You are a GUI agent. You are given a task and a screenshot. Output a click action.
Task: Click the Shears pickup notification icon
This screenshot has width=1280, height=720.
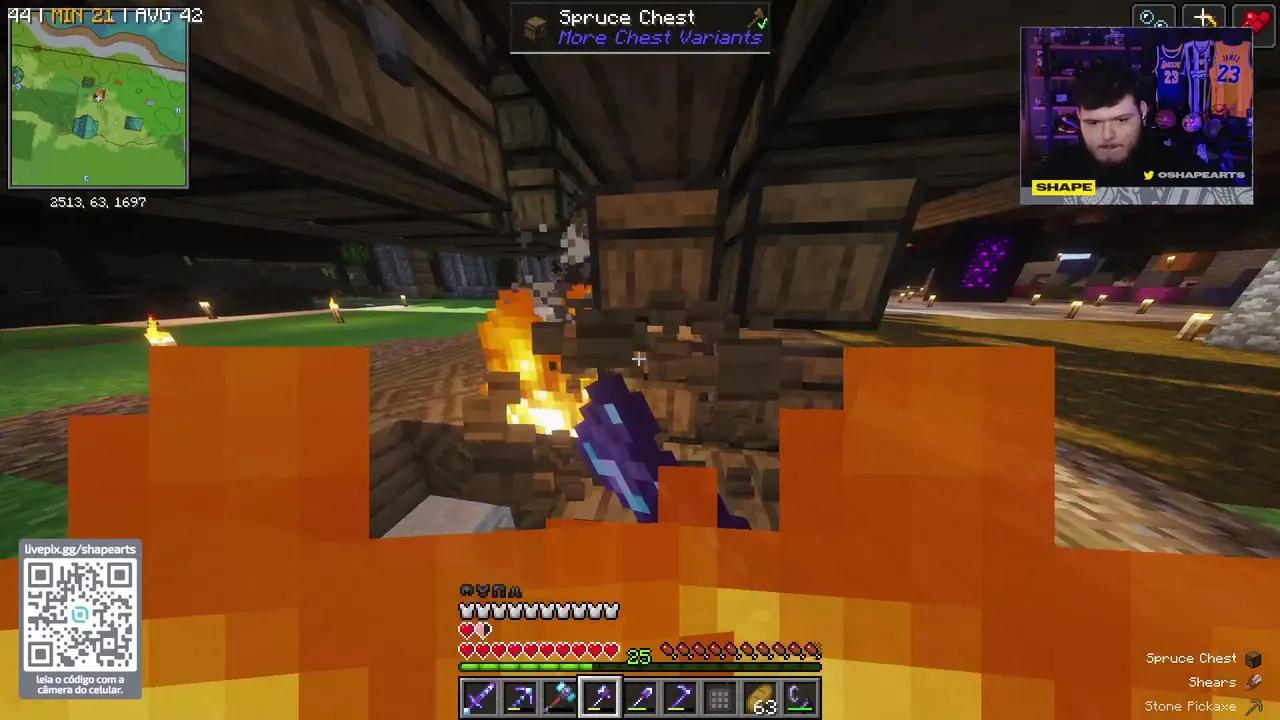point(1253,682)
